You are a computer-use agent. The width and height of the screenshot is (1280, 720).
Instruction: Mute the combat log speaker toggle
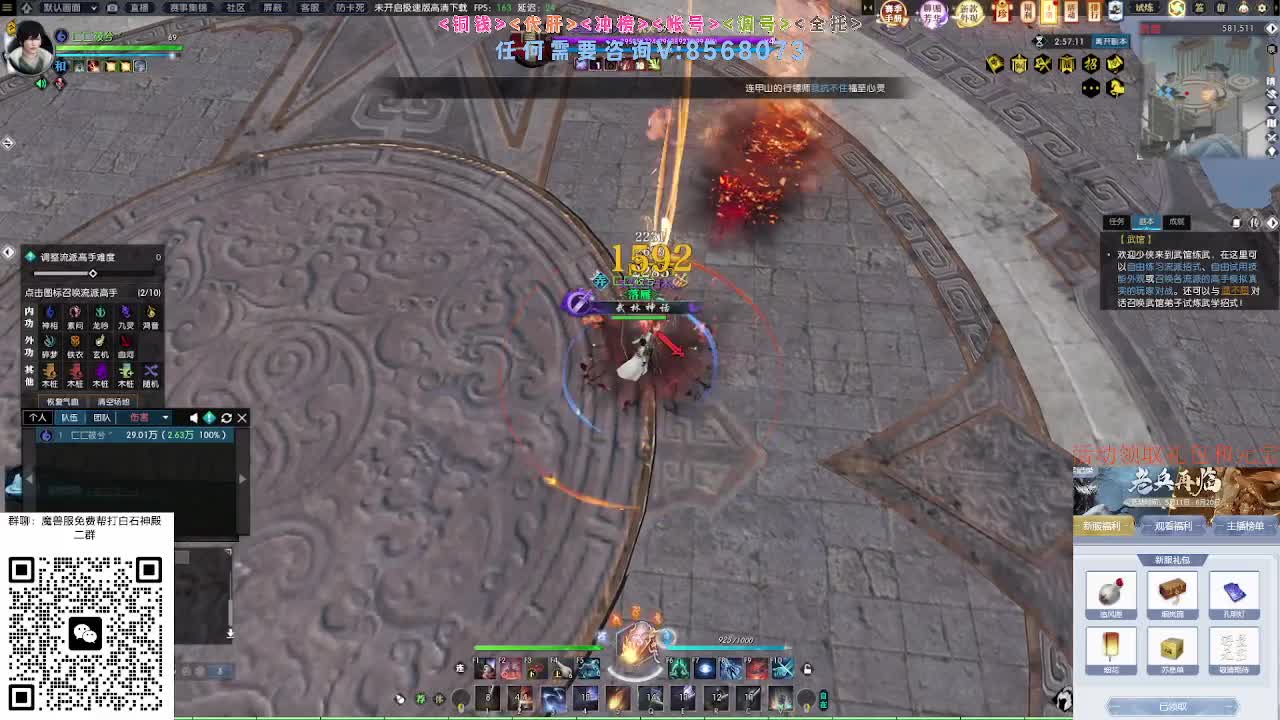coord(194,418)
